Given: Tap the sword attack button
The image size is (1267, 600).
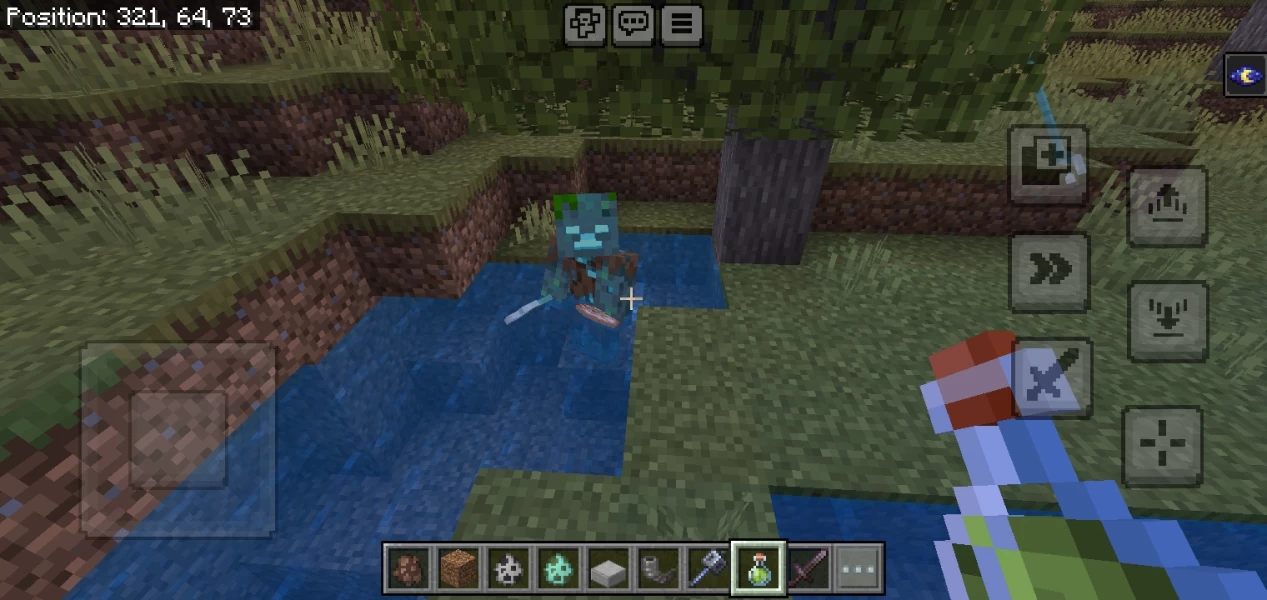Looking at the screenshot, I should [1051, 379].
